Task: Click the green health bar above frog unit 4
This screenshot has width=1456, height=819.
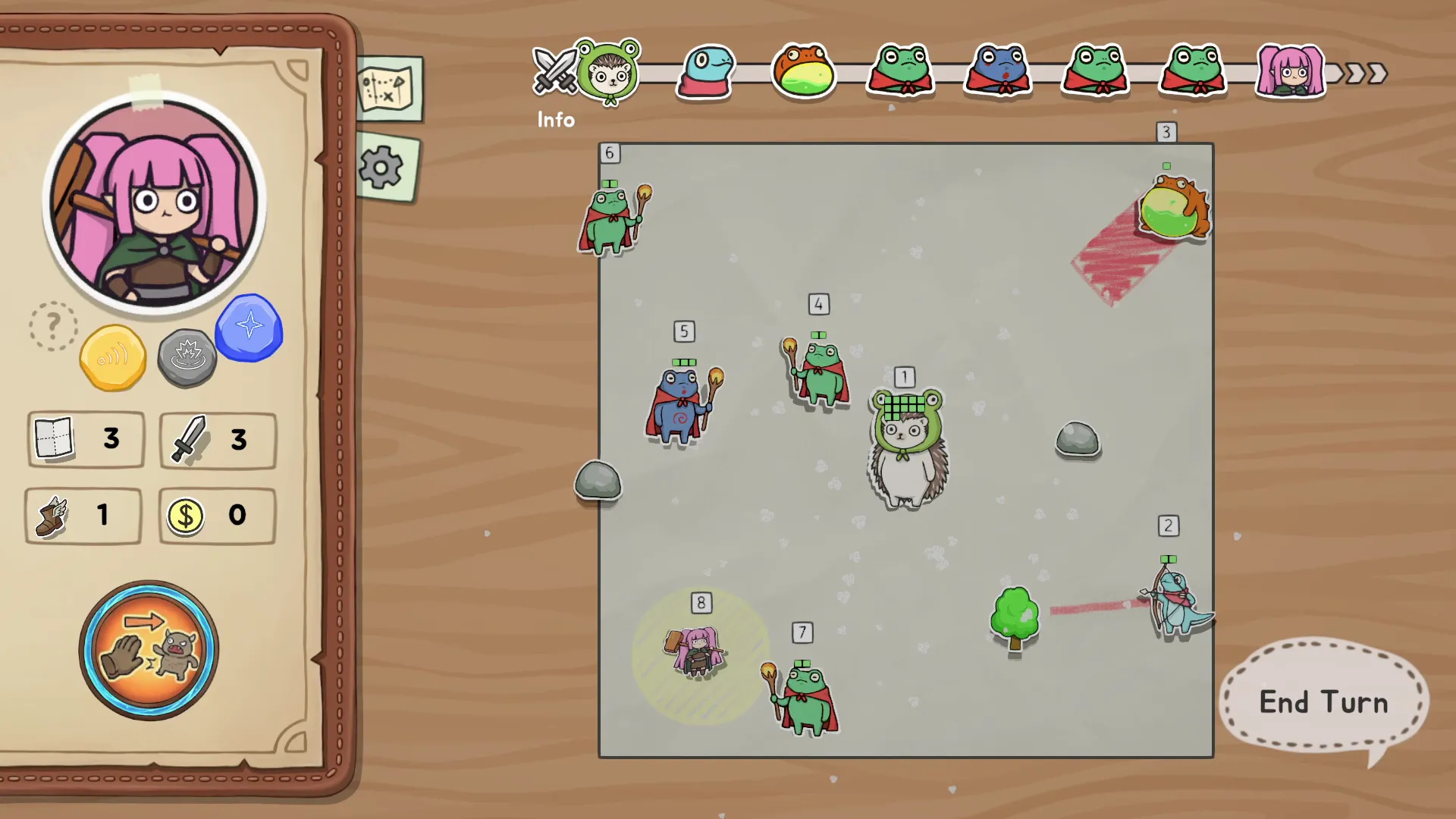Action: pyautogui.click(x=818, y=334)
